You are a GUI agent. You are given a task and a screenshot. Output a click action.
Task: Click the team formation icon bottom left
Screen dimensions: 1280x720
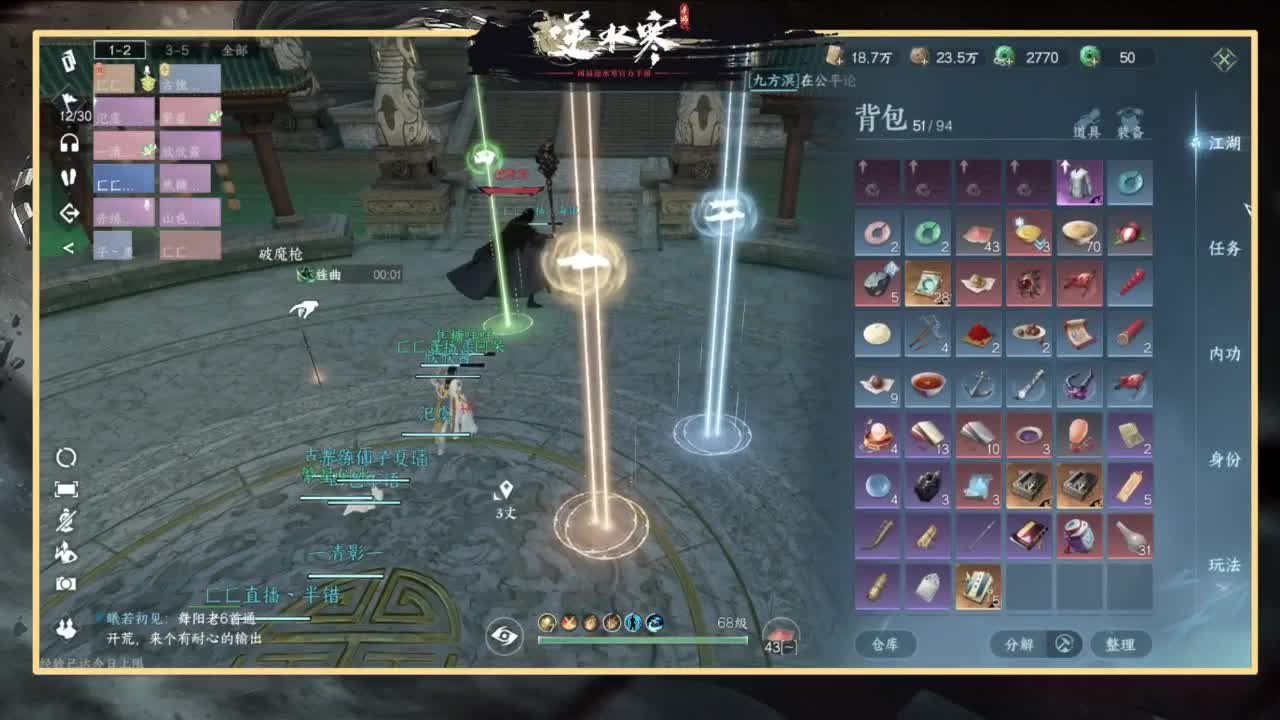pyautogui.click(x=68, y=627)
